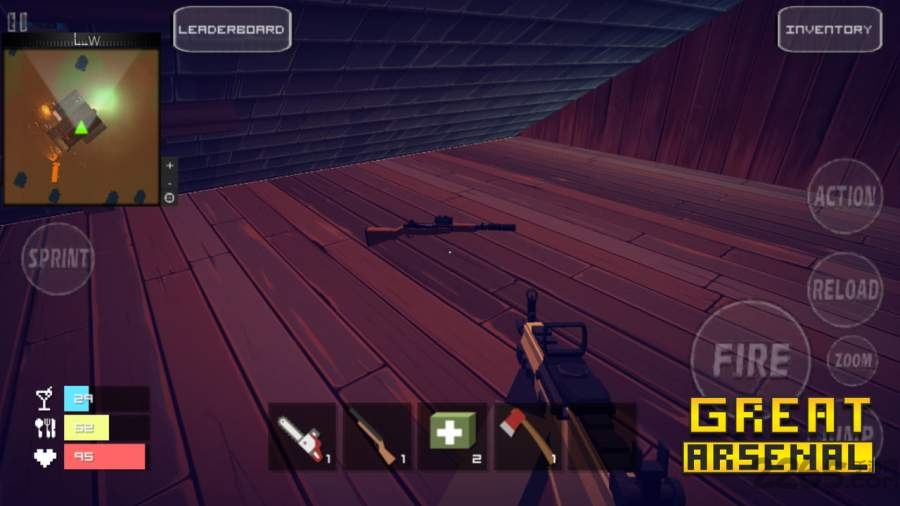Toggle the weapon Zoom button
The height and width of the screenshot is (506, 900).
pyautogui.click(x=852, y=360)
